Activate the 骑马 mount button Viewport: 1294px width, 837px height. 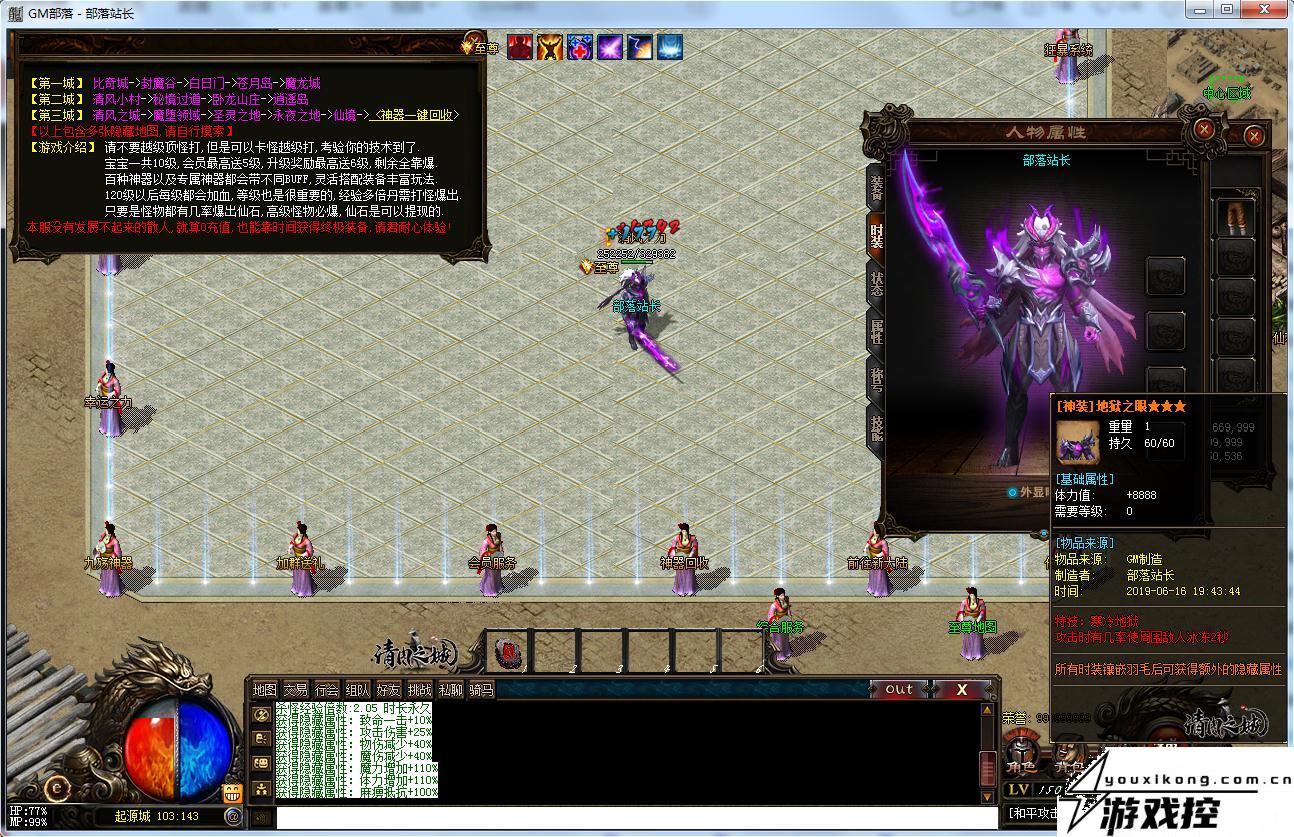point(481,690)
